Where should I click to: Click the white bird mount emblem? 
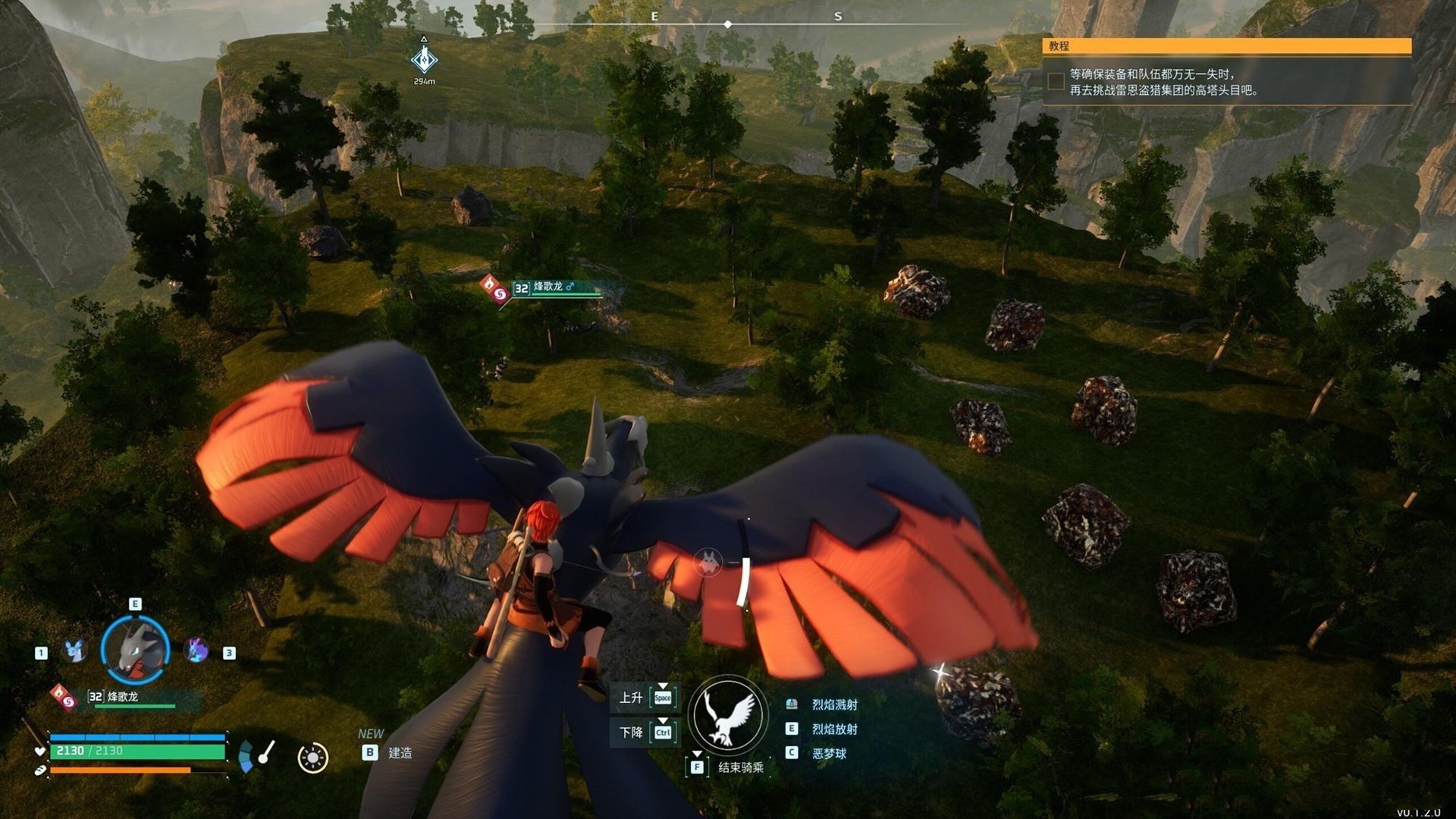tap(726, 715)
